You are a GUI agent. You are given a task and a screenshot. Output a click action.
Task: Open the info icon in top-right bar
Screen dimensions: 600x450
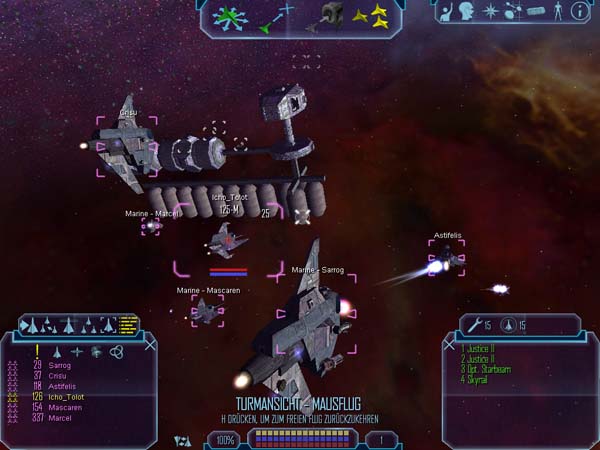tap(578, 12)
